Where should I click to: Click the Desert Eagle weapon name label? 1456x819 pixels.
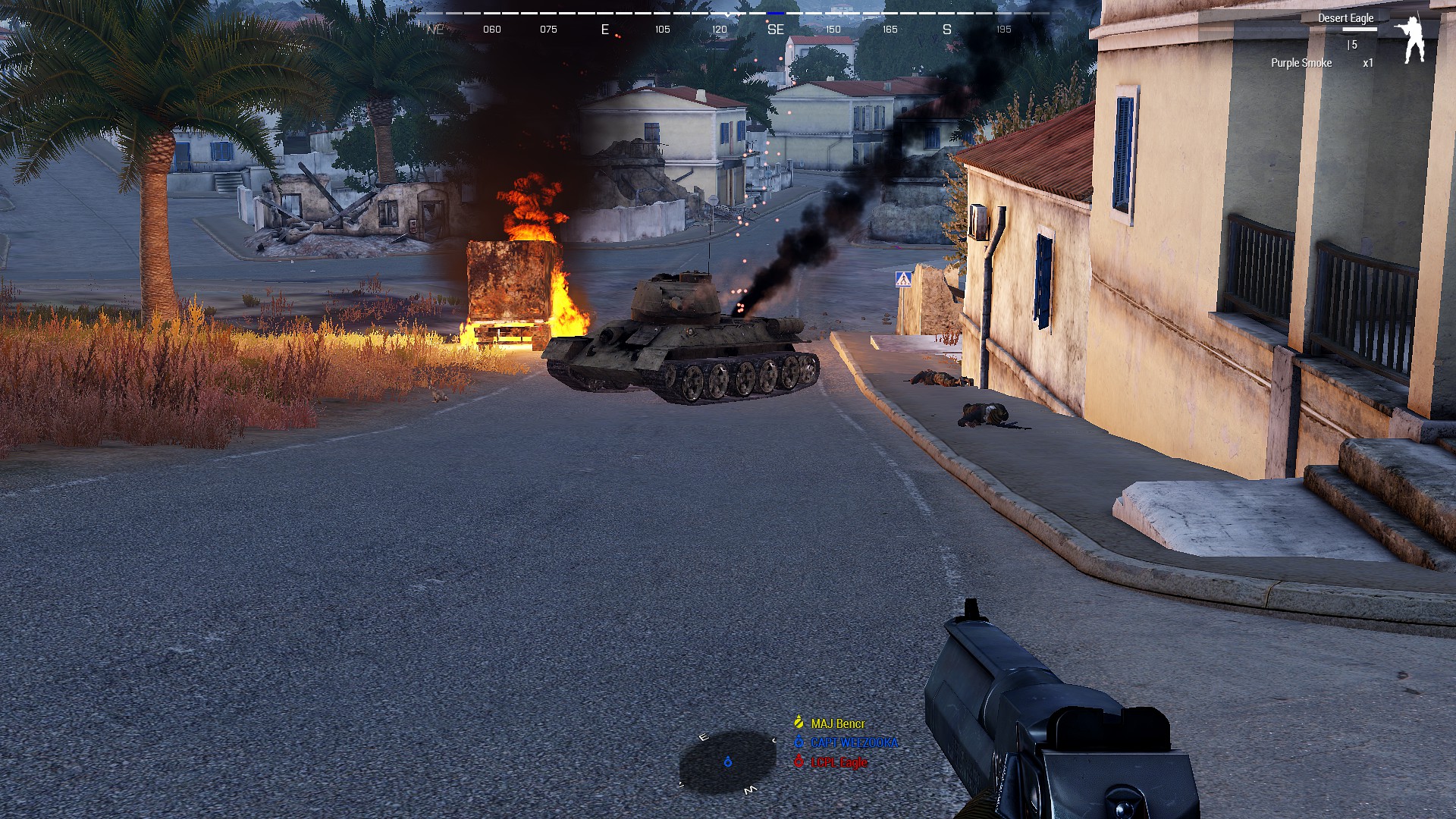[1346, 17]
